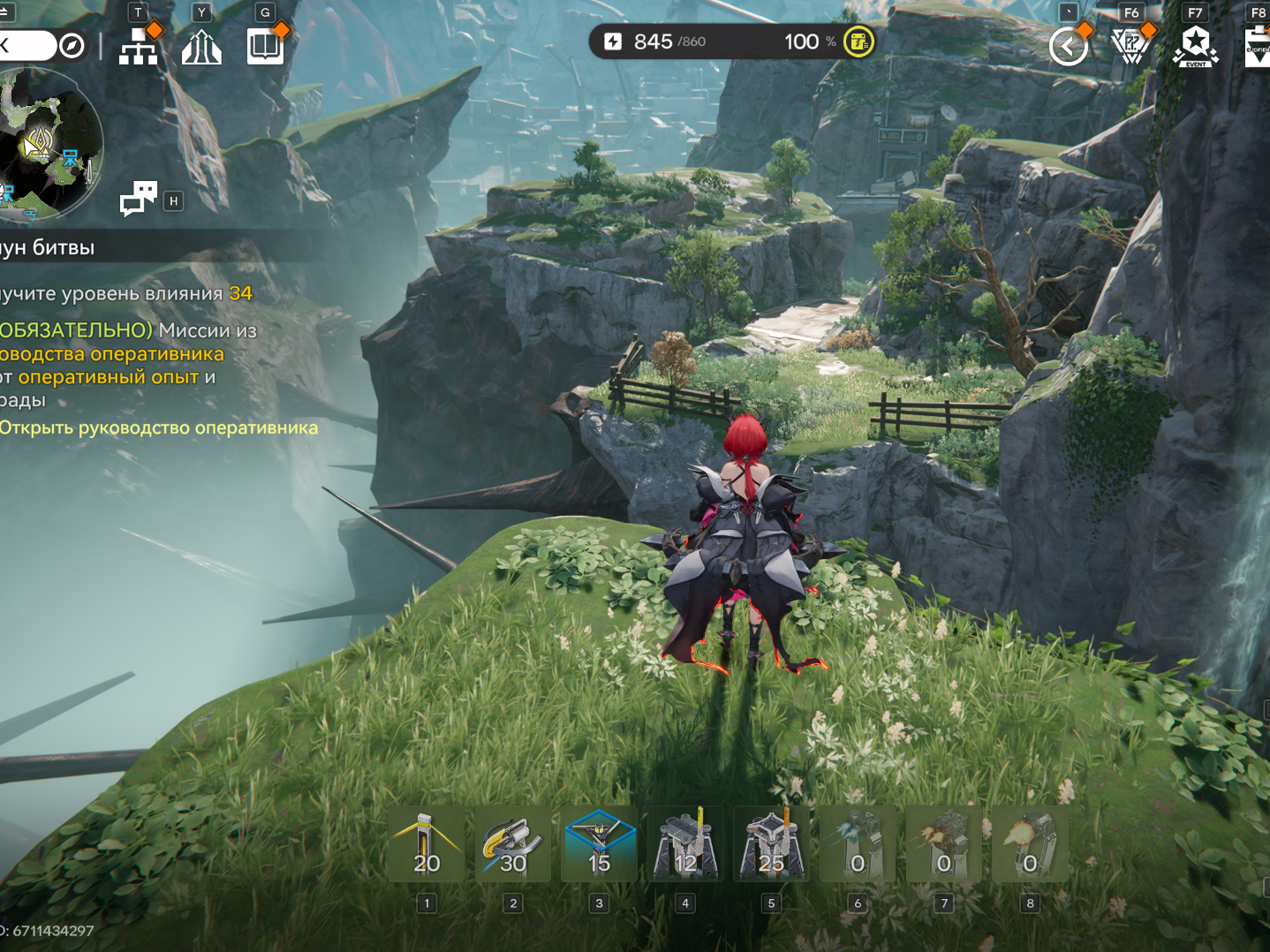Select the yellow pole facility with count 20

427,844
